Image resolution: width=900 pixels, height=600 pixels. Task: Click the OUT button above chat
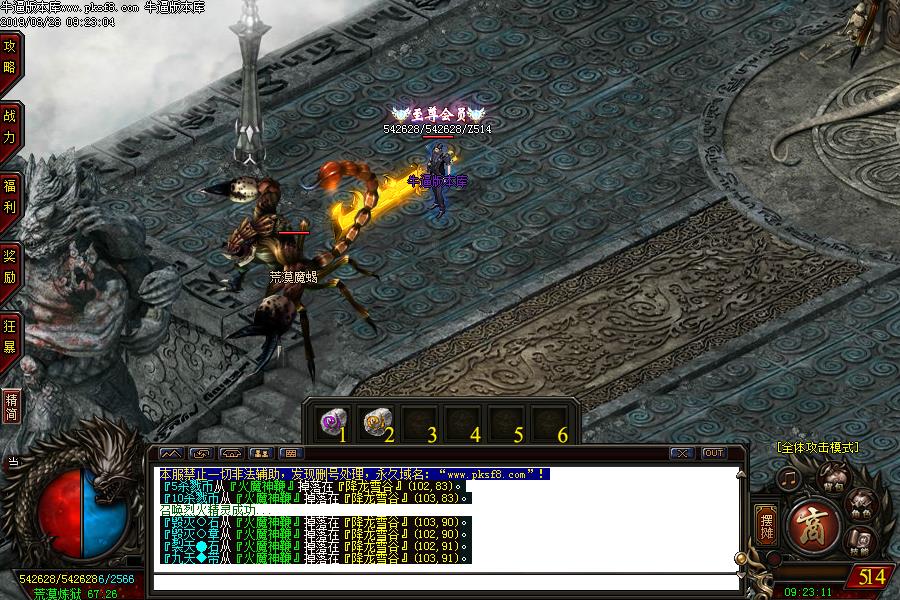coord(713,453)
